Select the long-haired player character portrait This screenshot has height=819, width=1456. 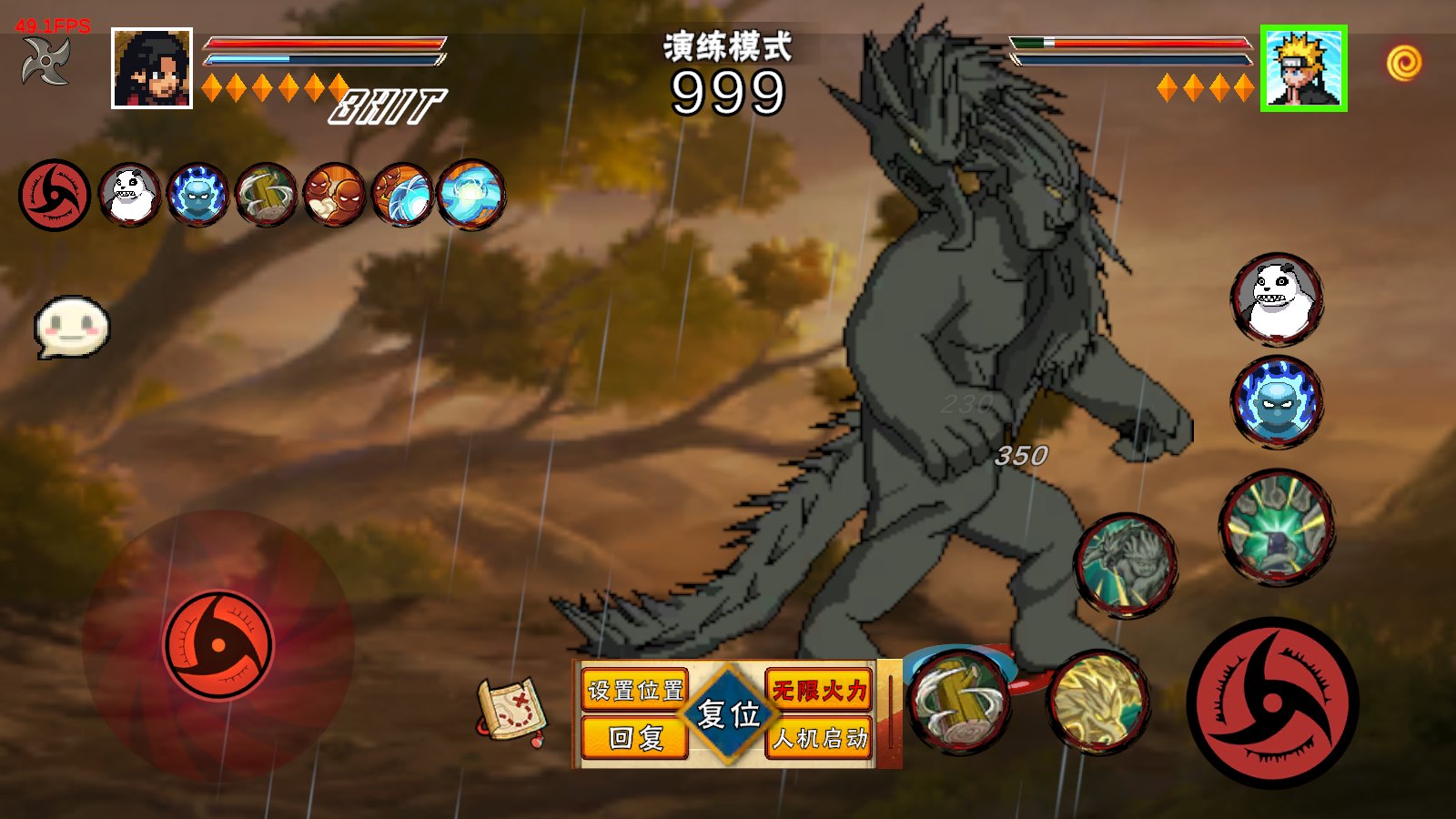pyautogui.click(x=152, y=68)
